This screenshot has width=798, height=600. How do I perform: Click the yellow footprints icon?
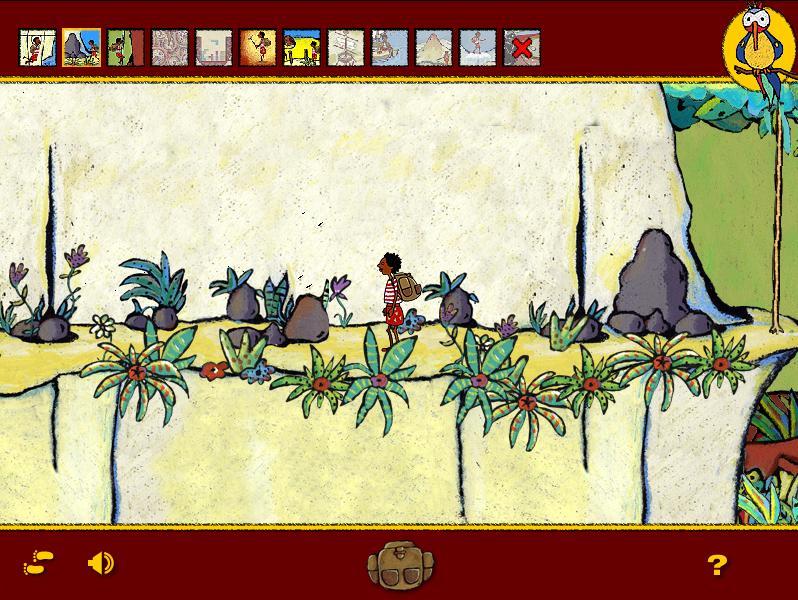point(39,564)
